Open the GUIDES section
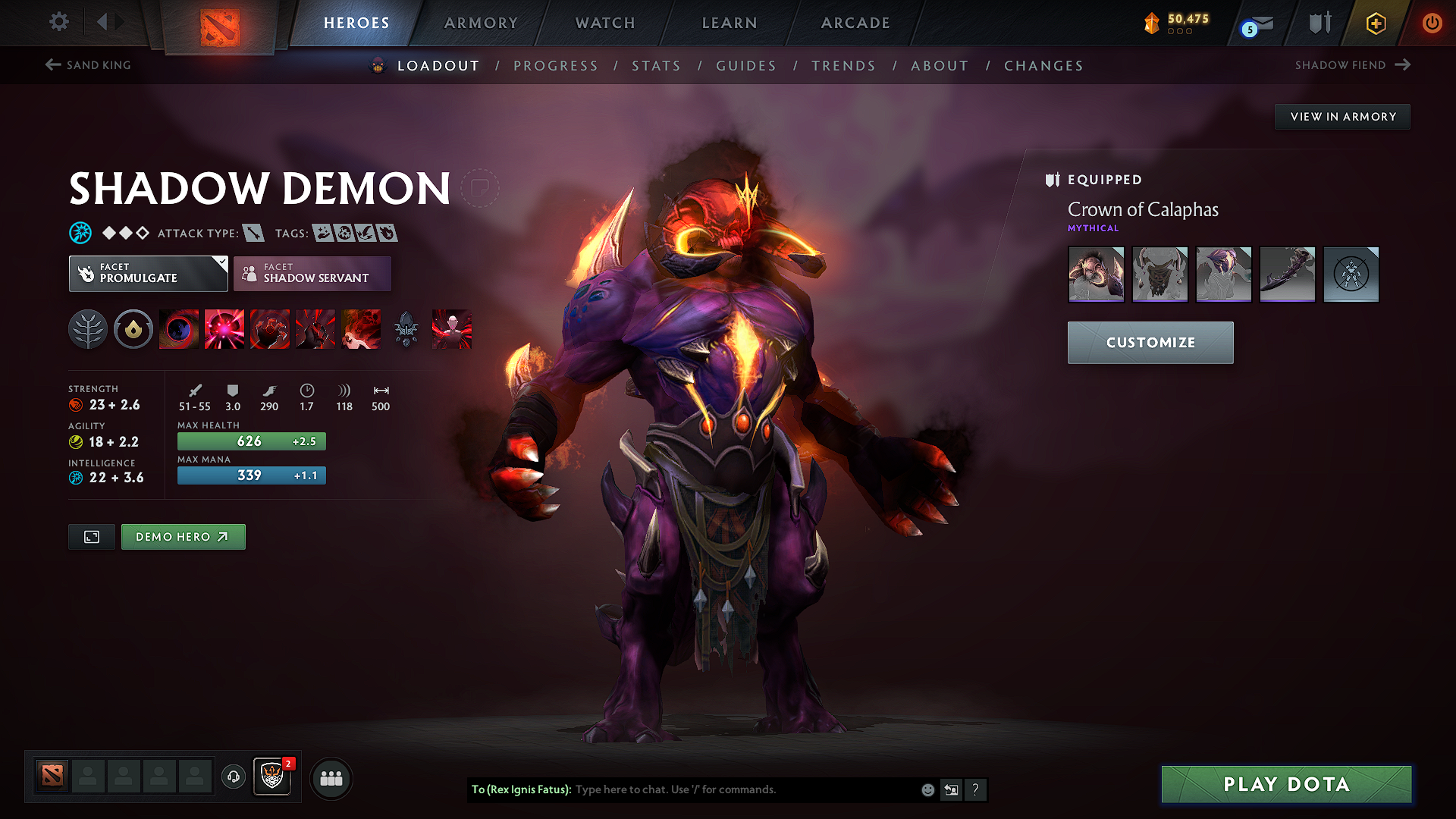1456x819 pixels. tap(745, 66)
